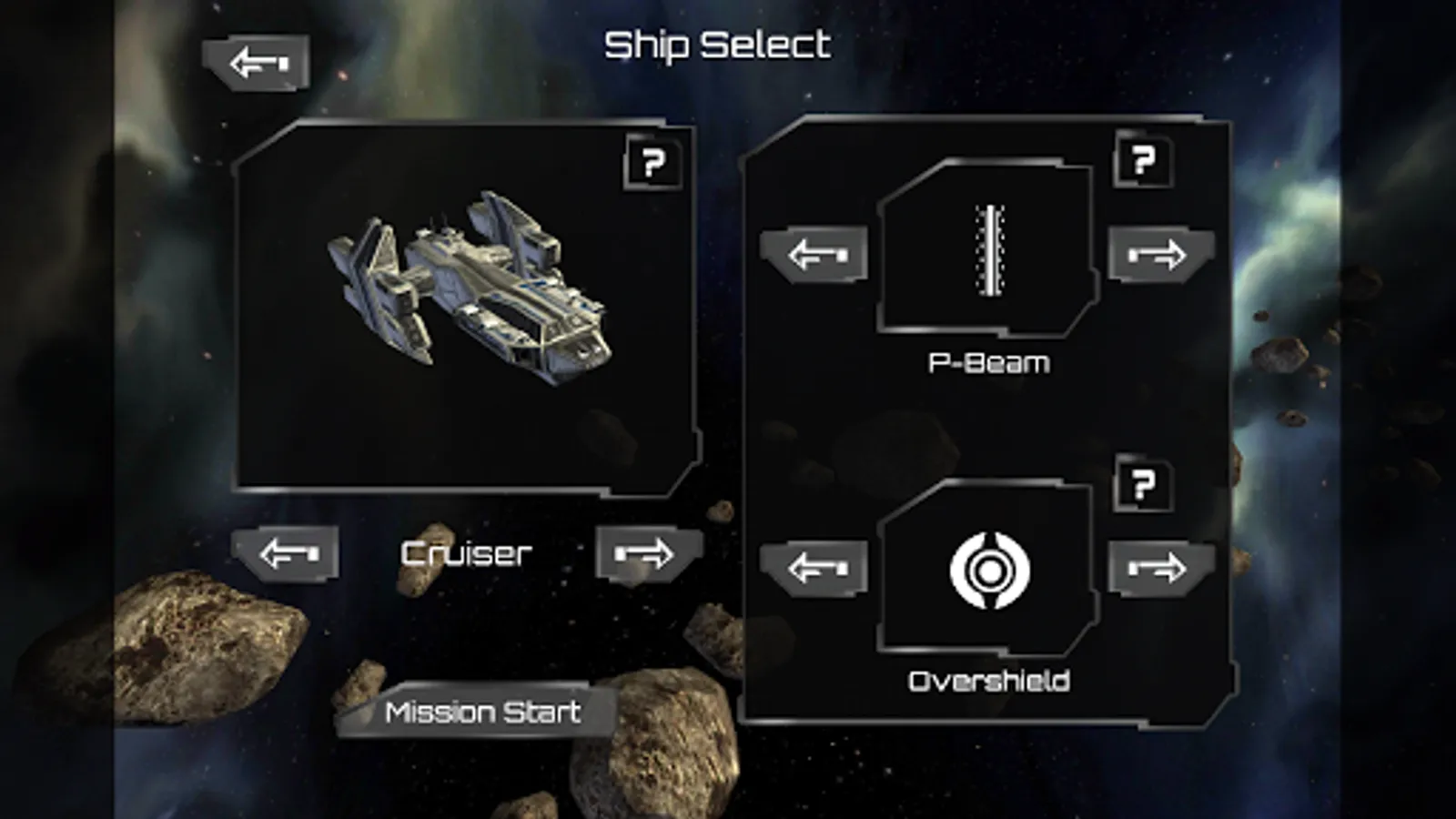Choose the next ability after Overshield

(x=1160, y=569)
